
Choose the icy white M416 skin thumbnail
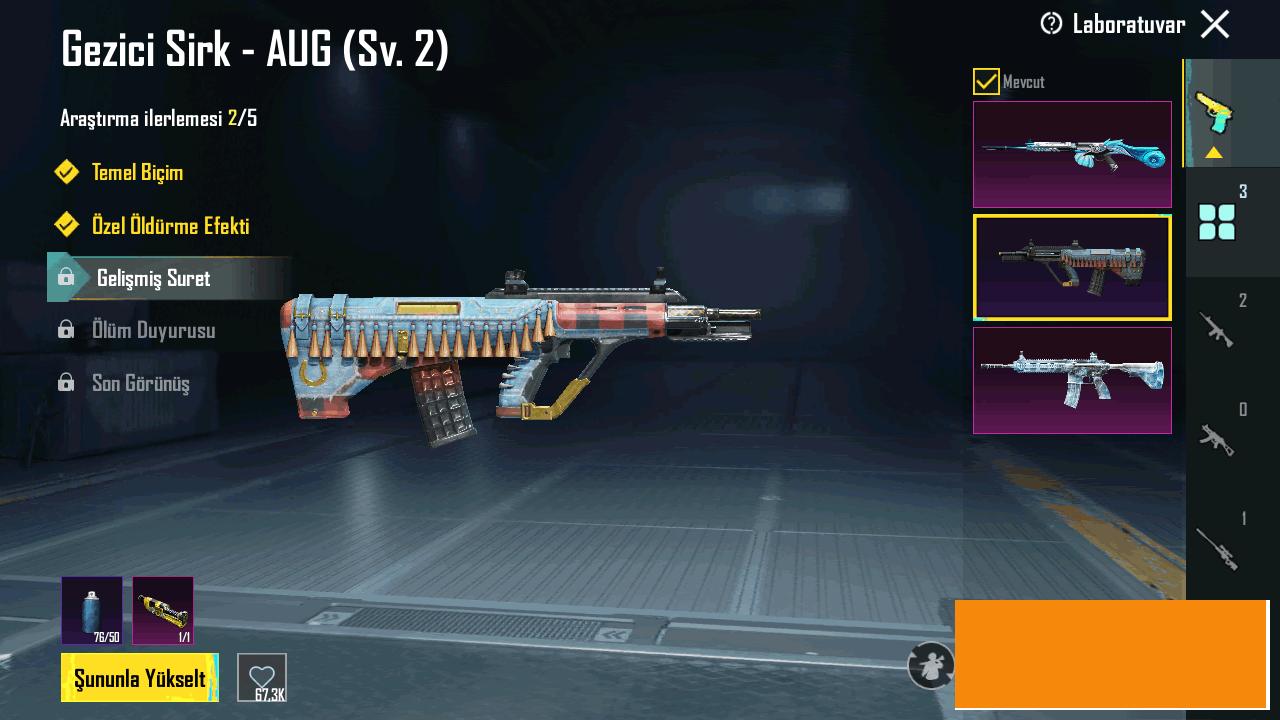click(1072, 381)
